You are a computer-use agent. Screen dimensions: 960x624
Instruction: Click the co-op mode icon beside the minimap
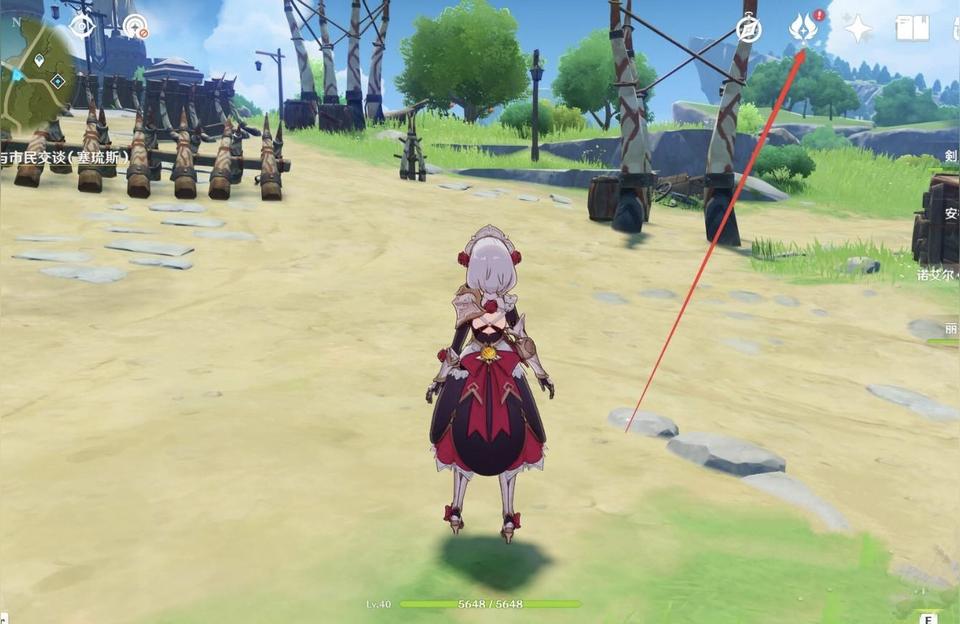(x=135, y=27)
